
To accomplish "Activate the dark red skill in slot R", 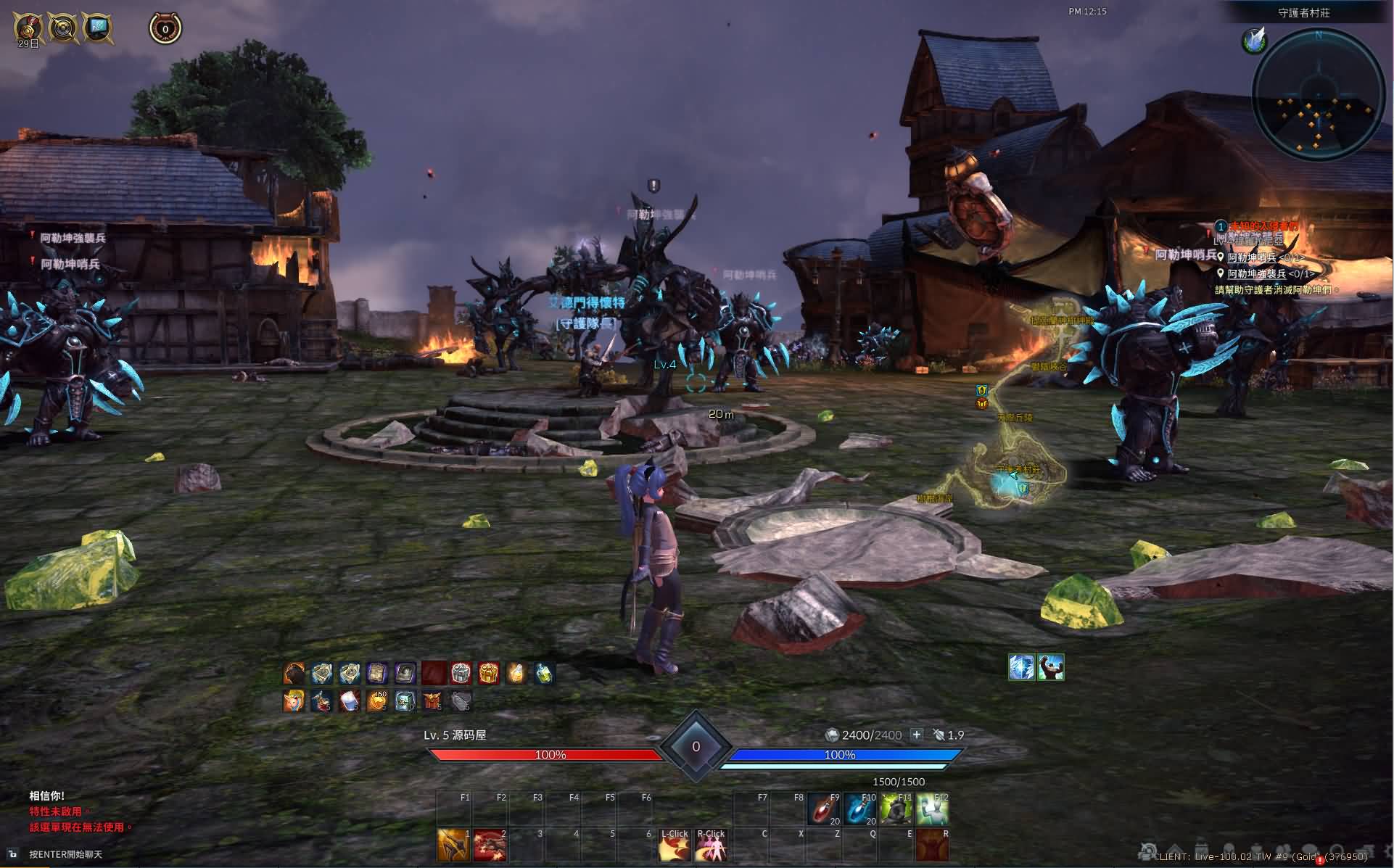I will tap(932, 846).
